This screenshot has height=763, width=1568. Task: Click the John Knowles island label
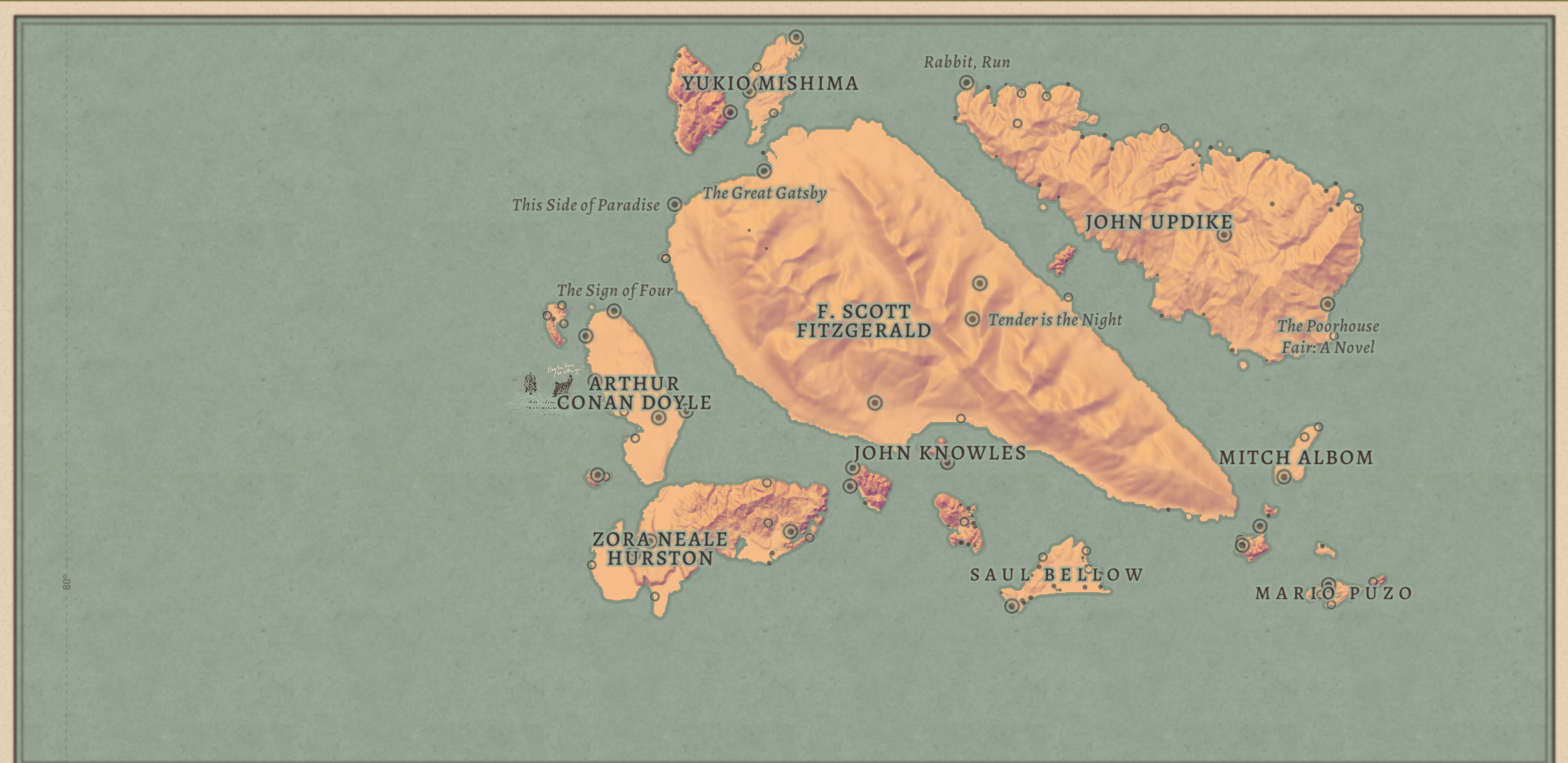939,453
